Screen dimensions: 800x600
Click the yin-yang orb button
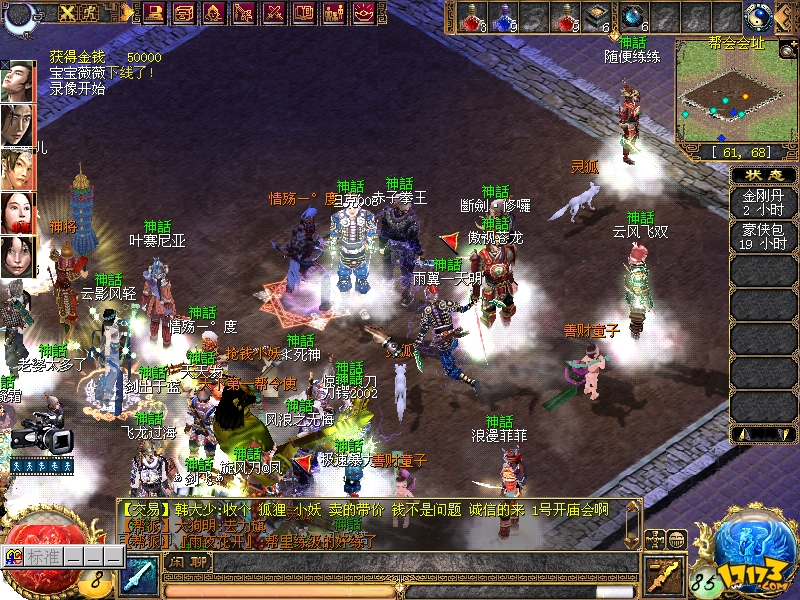(x=759, y=17)
